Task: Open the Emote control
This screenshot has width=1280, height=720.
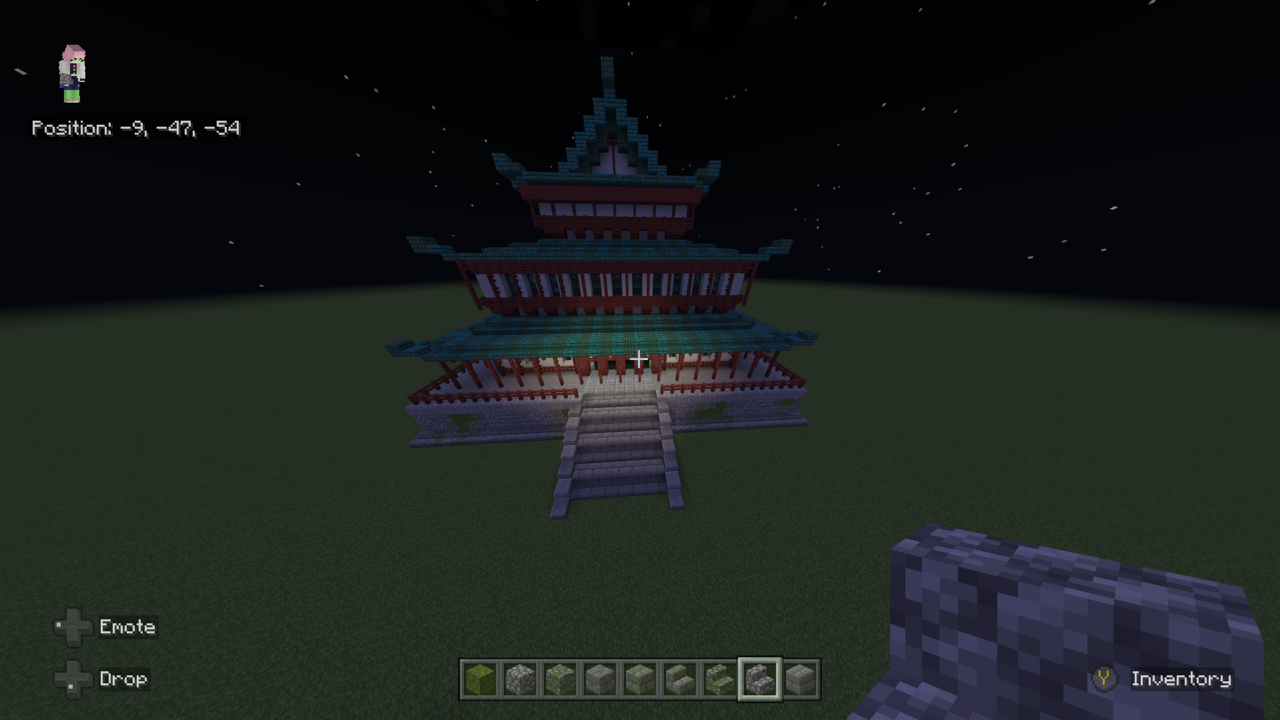Action: pyautogui.click(x=127, y=627)
